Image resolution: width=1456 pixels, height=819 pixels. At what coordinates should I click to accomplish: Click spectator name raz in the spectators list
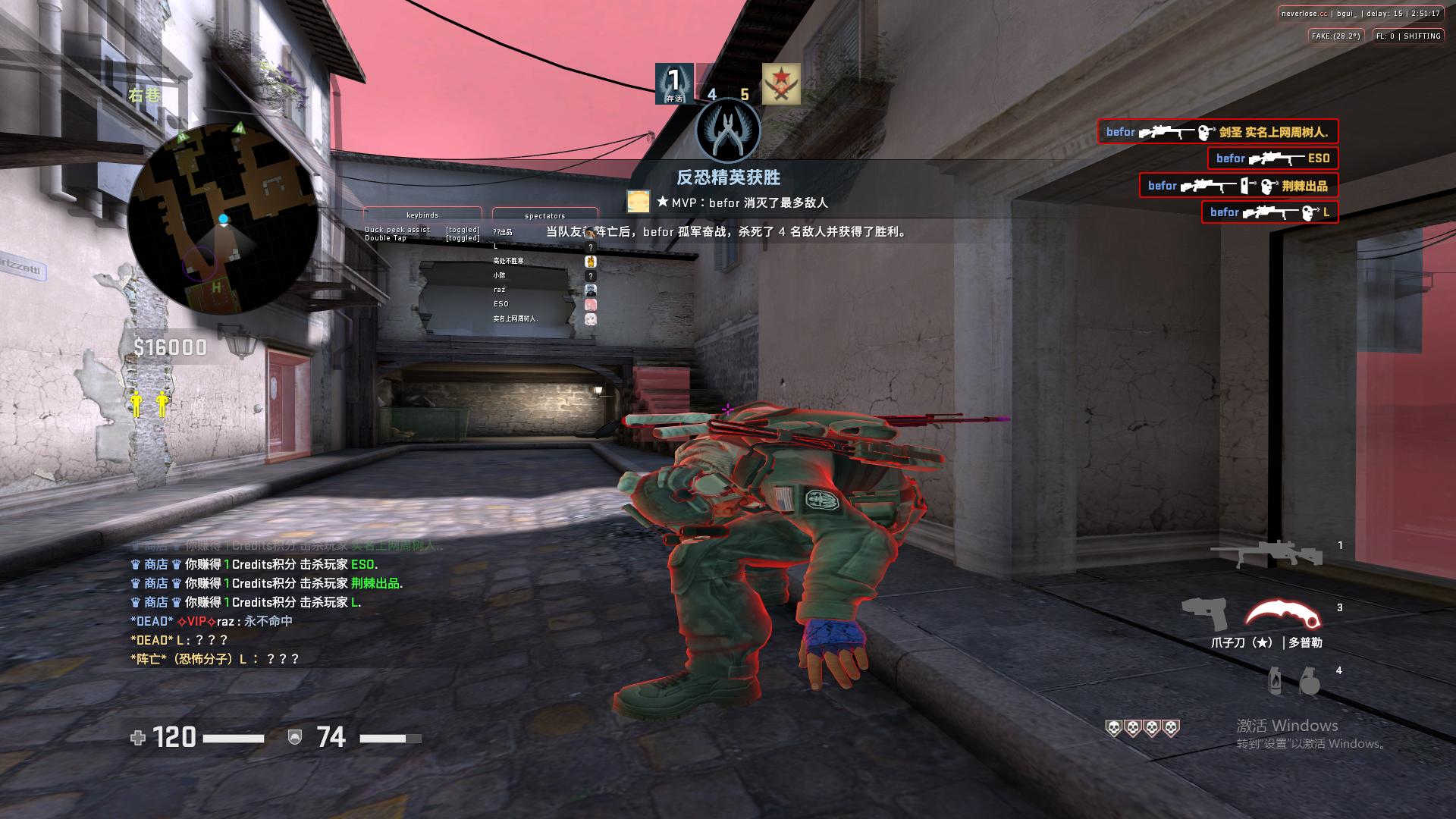(503, 290)
